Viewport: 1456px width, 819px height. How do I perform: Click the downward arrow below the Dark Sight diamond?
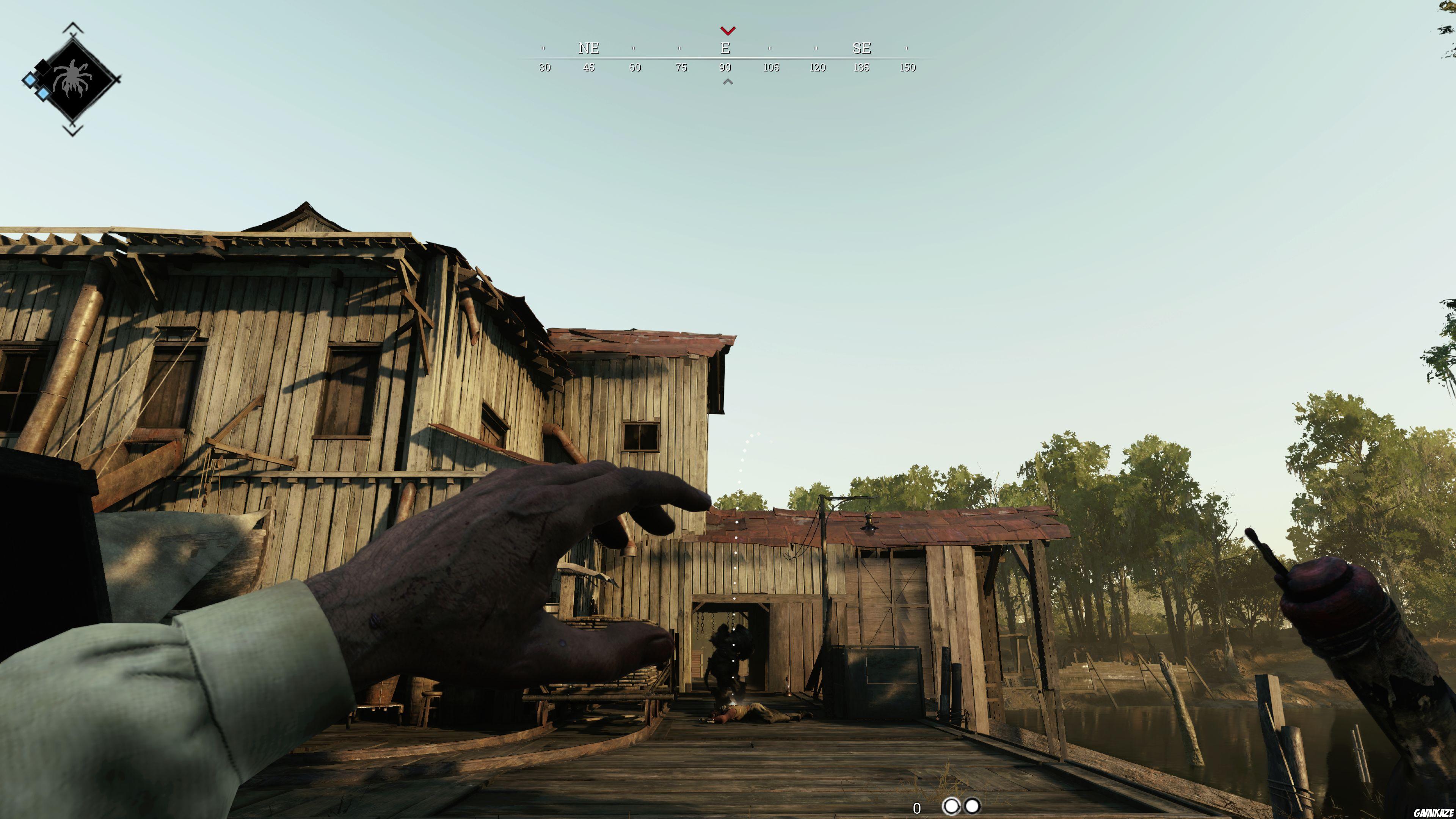coord(72,130)
